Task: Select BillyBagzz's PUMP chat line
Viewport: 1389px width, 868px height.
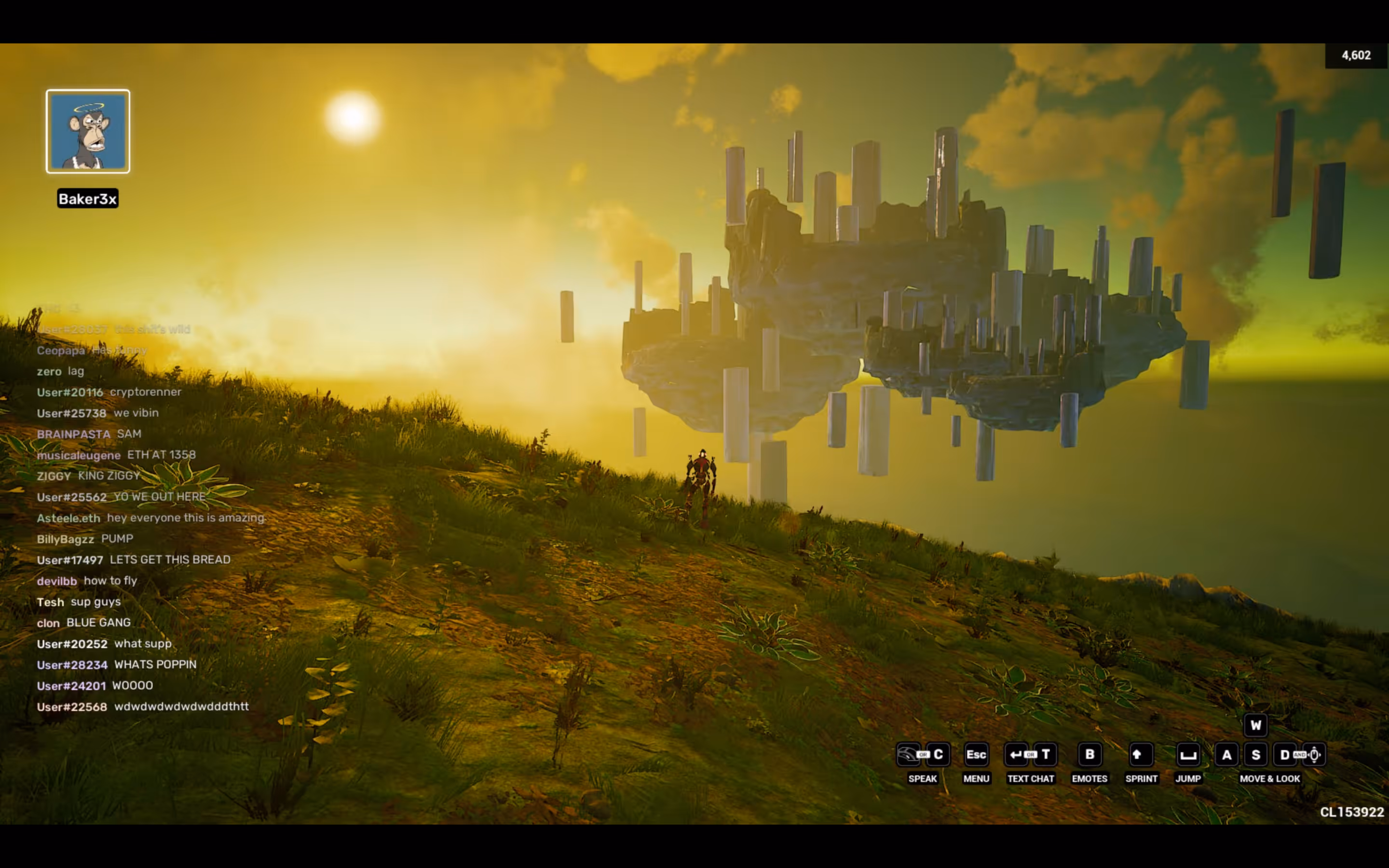Action: [85, 539]
